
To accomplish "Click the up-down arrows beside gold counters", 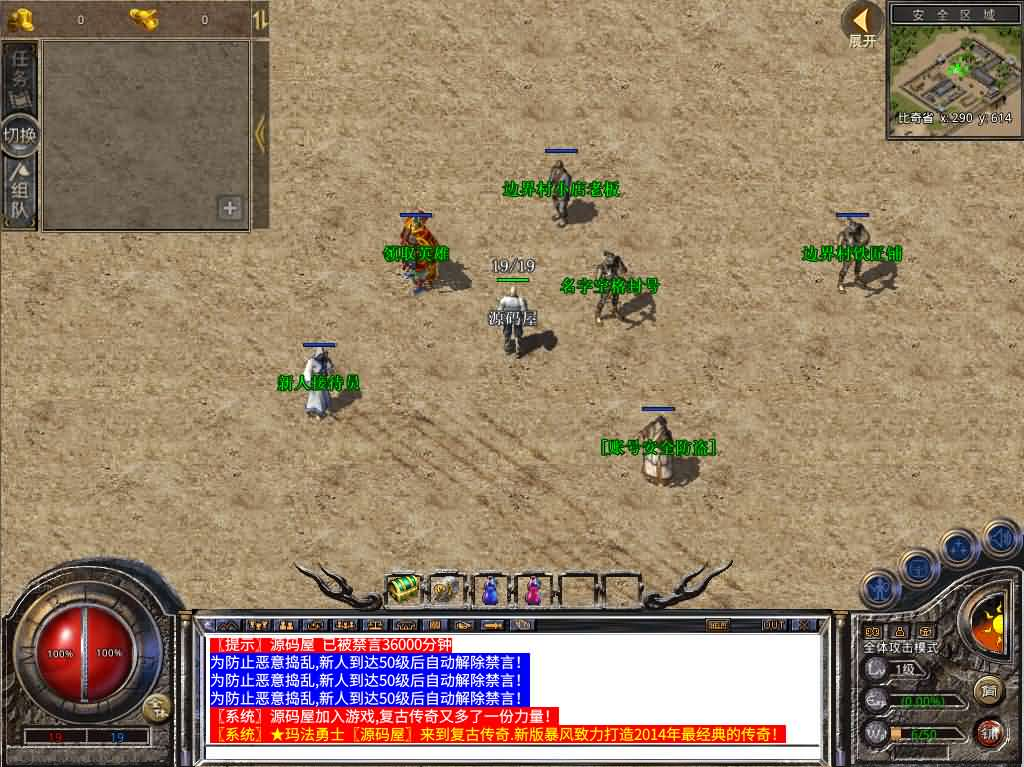I will (x=259, y=19).
